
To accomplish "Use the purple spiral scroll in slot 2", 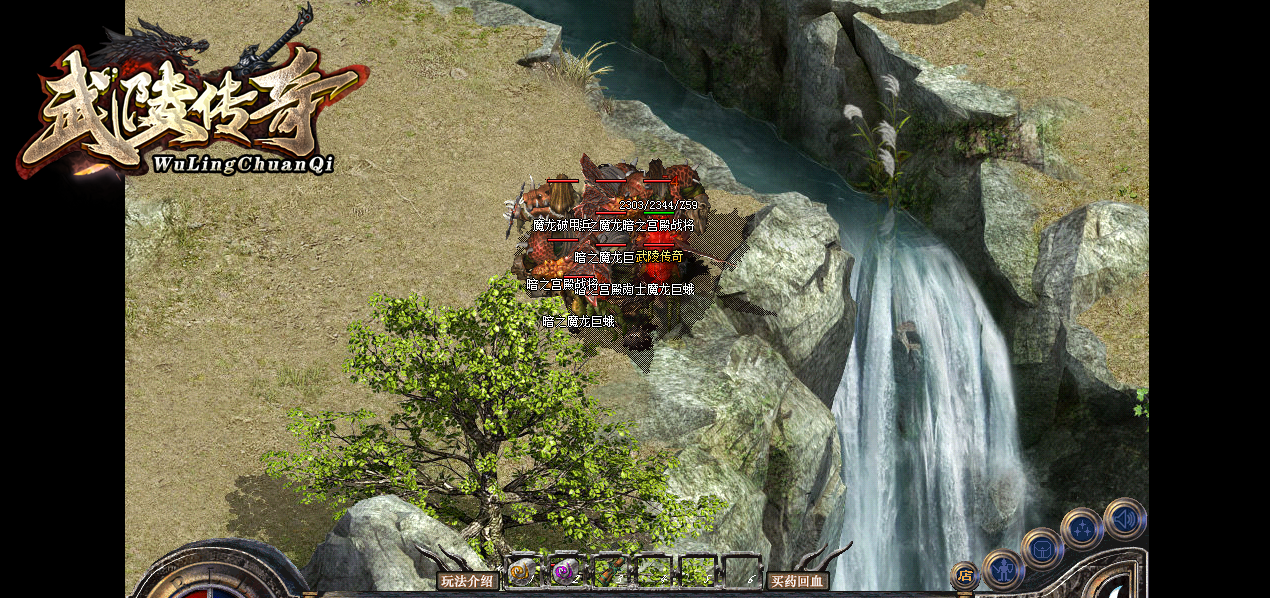I will tap(565, 572).
